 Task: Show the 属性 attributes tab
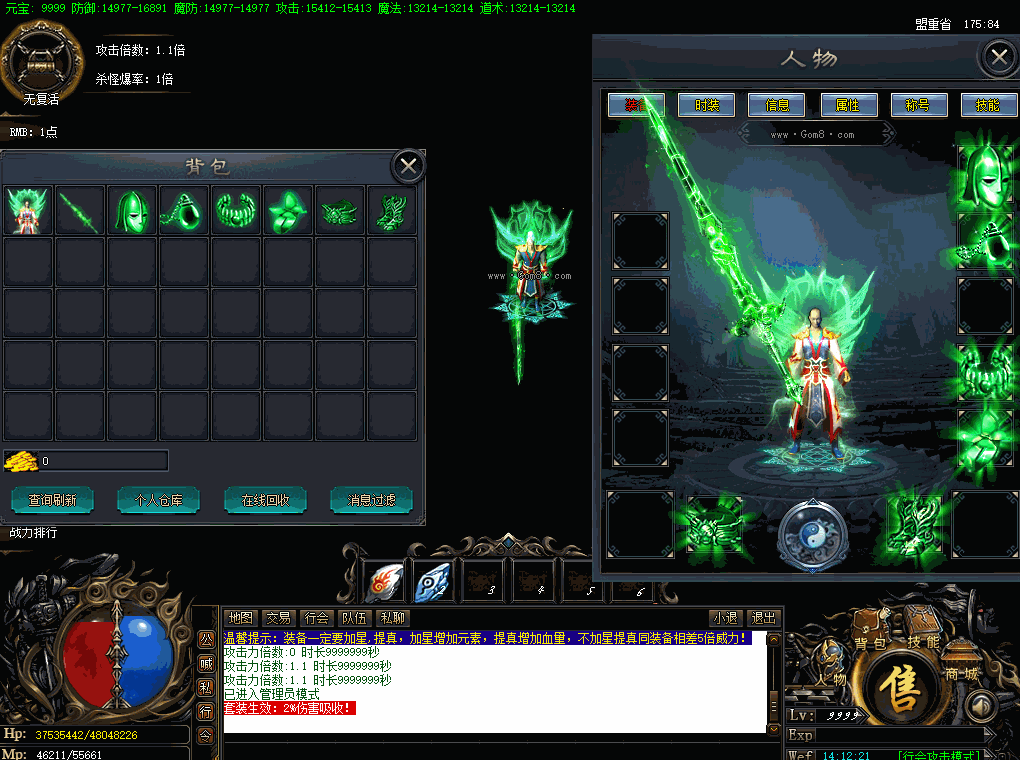[x=848, y=105]
